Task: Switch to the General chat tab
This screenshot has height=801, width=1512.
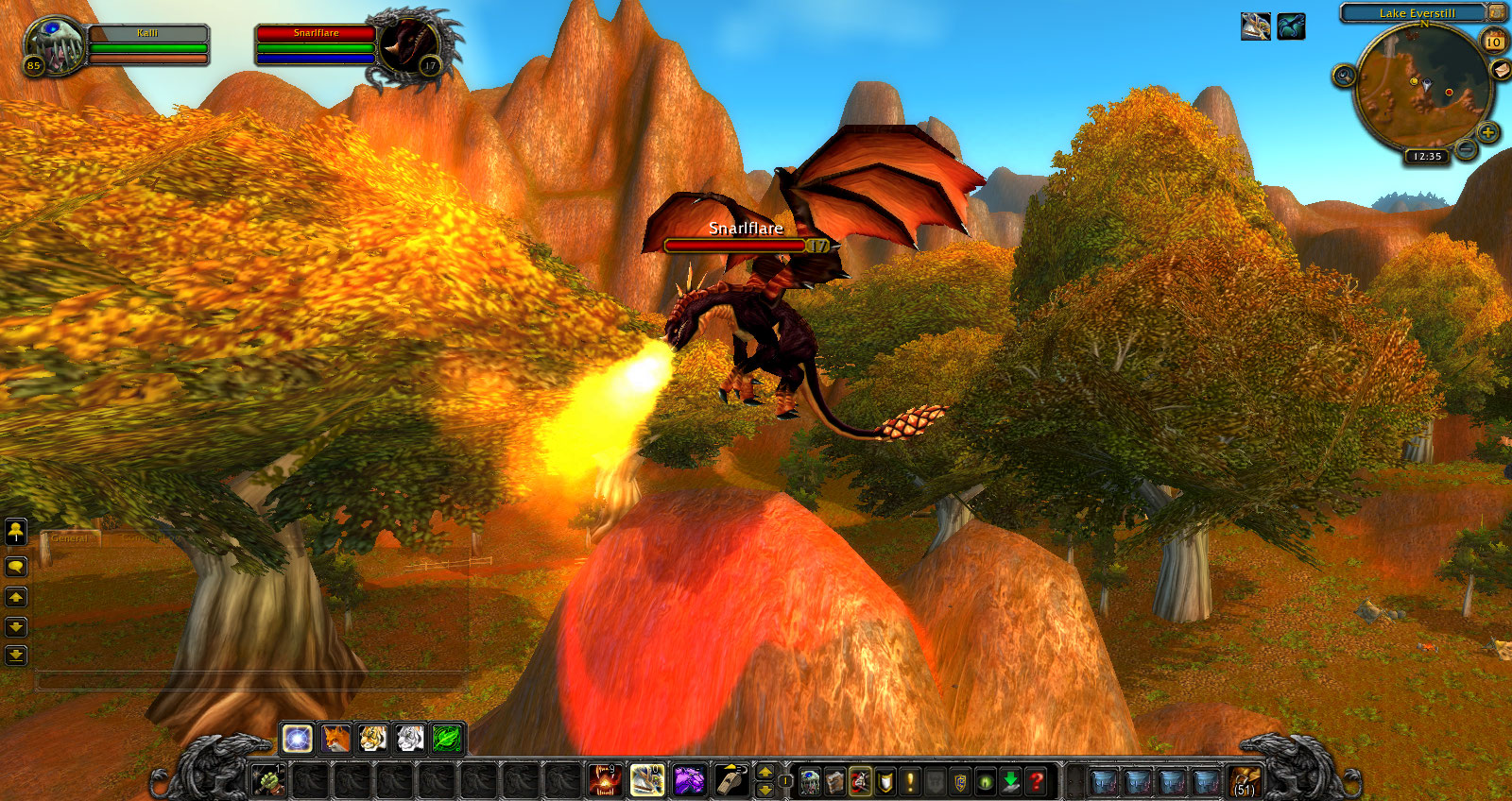Action: (x=70, y=538)
